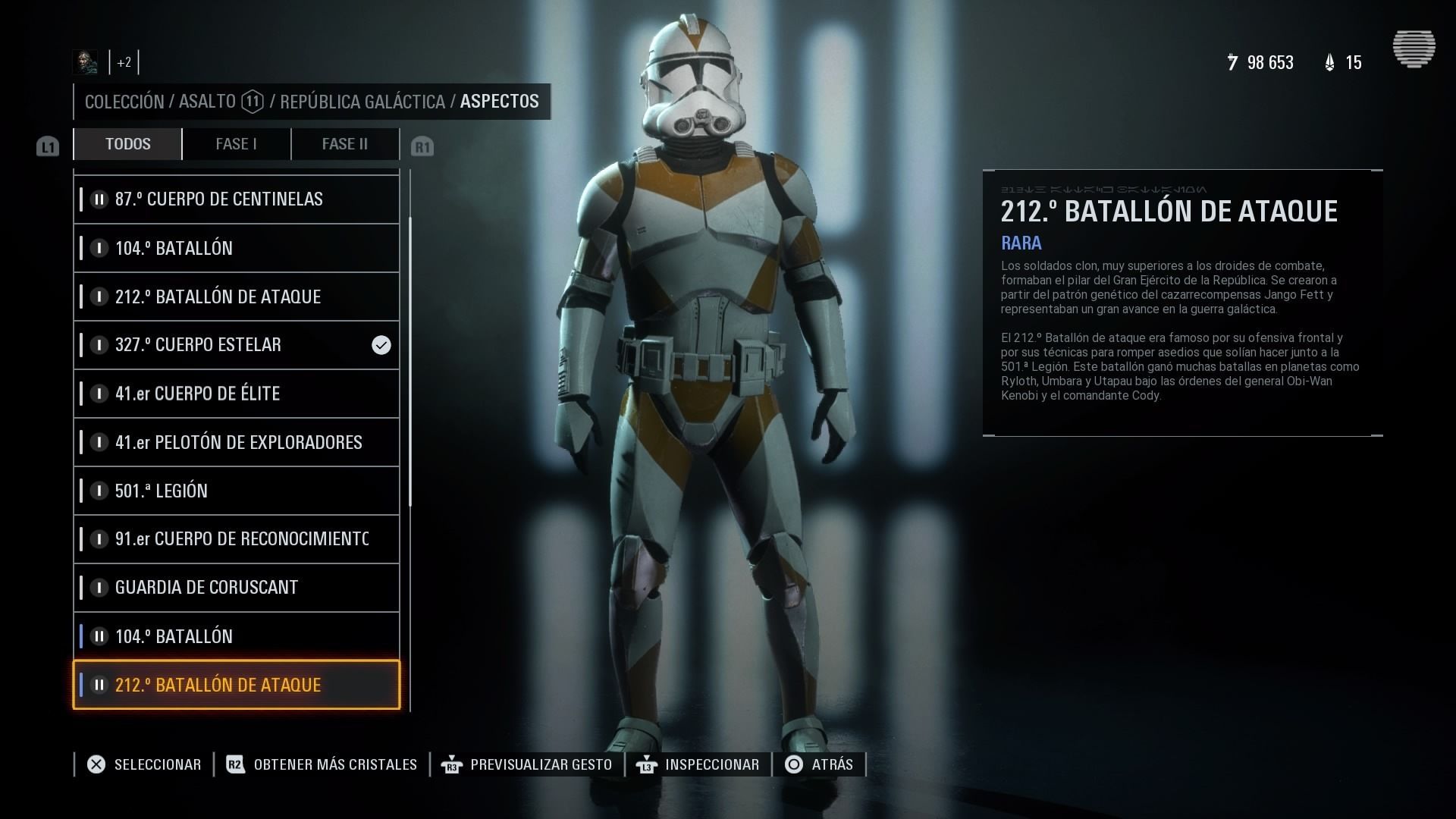Select the 91.er Cuerpo de Reconocimiento entry
1456x819 pixels.
[x=237, y=539]
